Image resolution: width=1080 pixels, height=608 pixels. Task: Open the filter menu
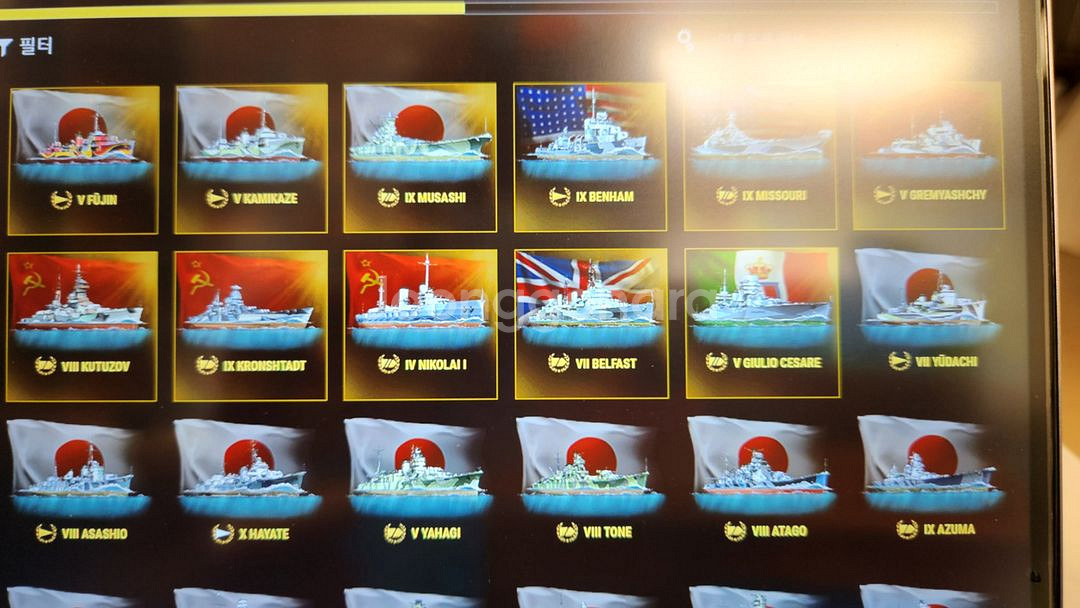click(x=27, y=46)
